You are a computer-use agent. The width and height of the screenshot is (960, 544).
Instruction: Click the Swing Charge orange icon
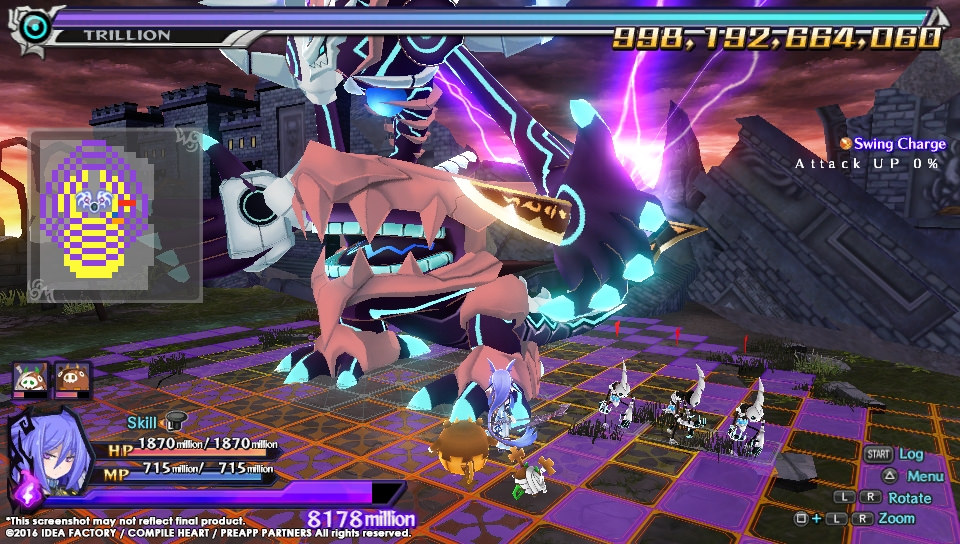845,145
